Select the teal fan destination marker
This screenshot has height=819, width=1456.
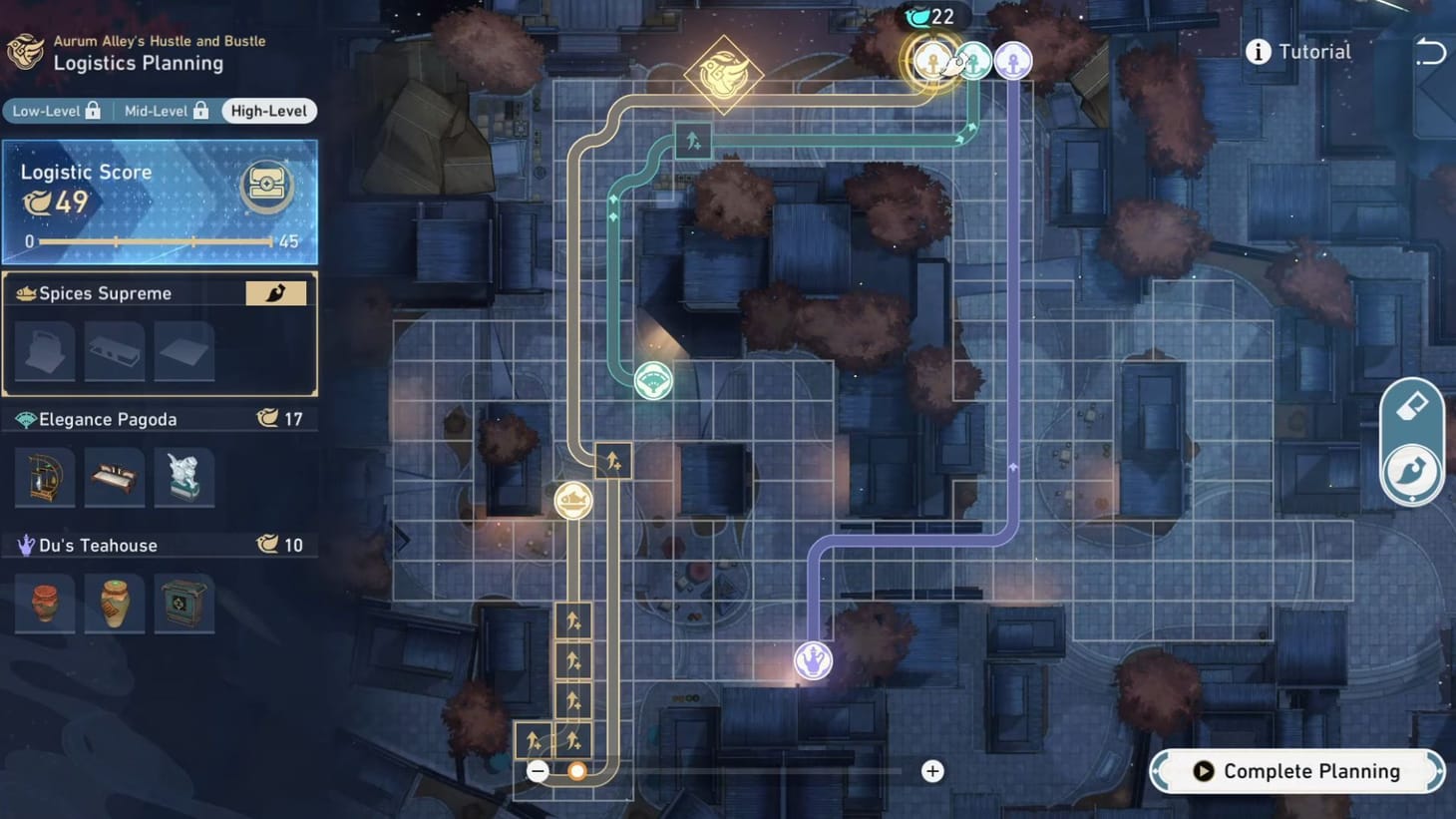[653, 380]
